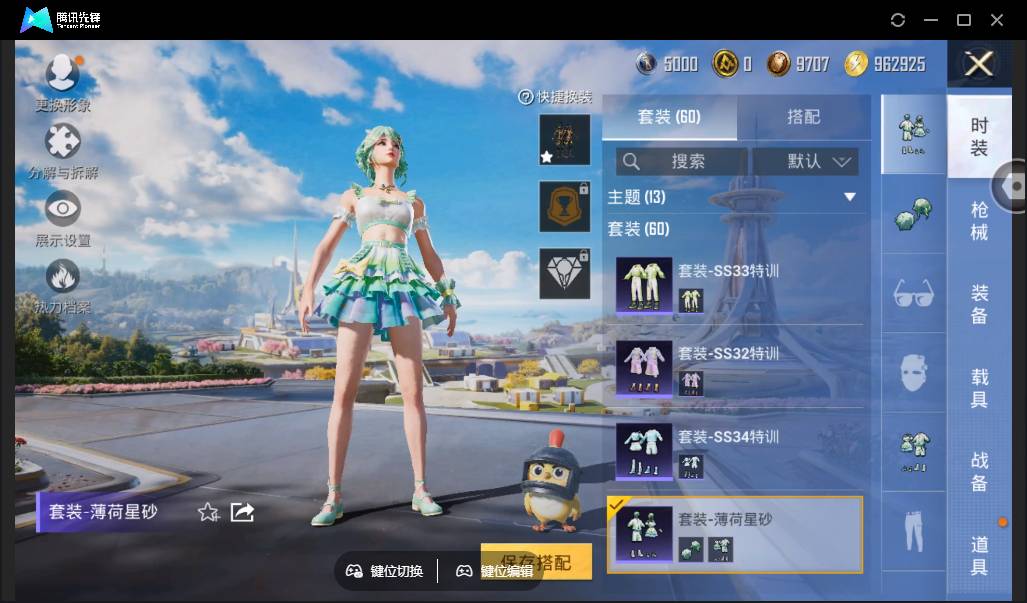
Task: Select the glasses accessory category icon
Action: (913, 293)
